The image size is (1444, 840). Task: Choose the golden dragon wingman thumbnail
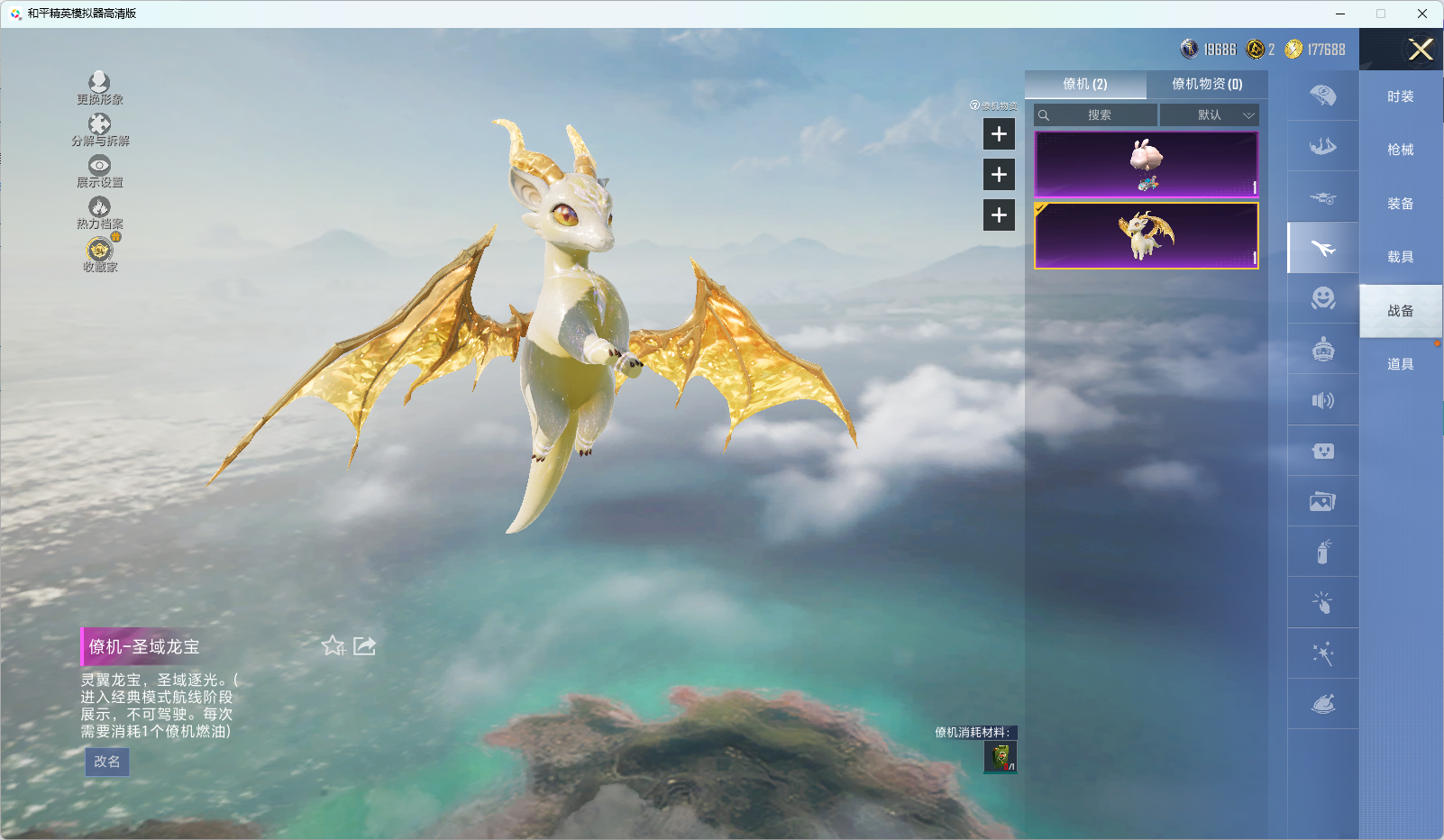[1146, 235]
